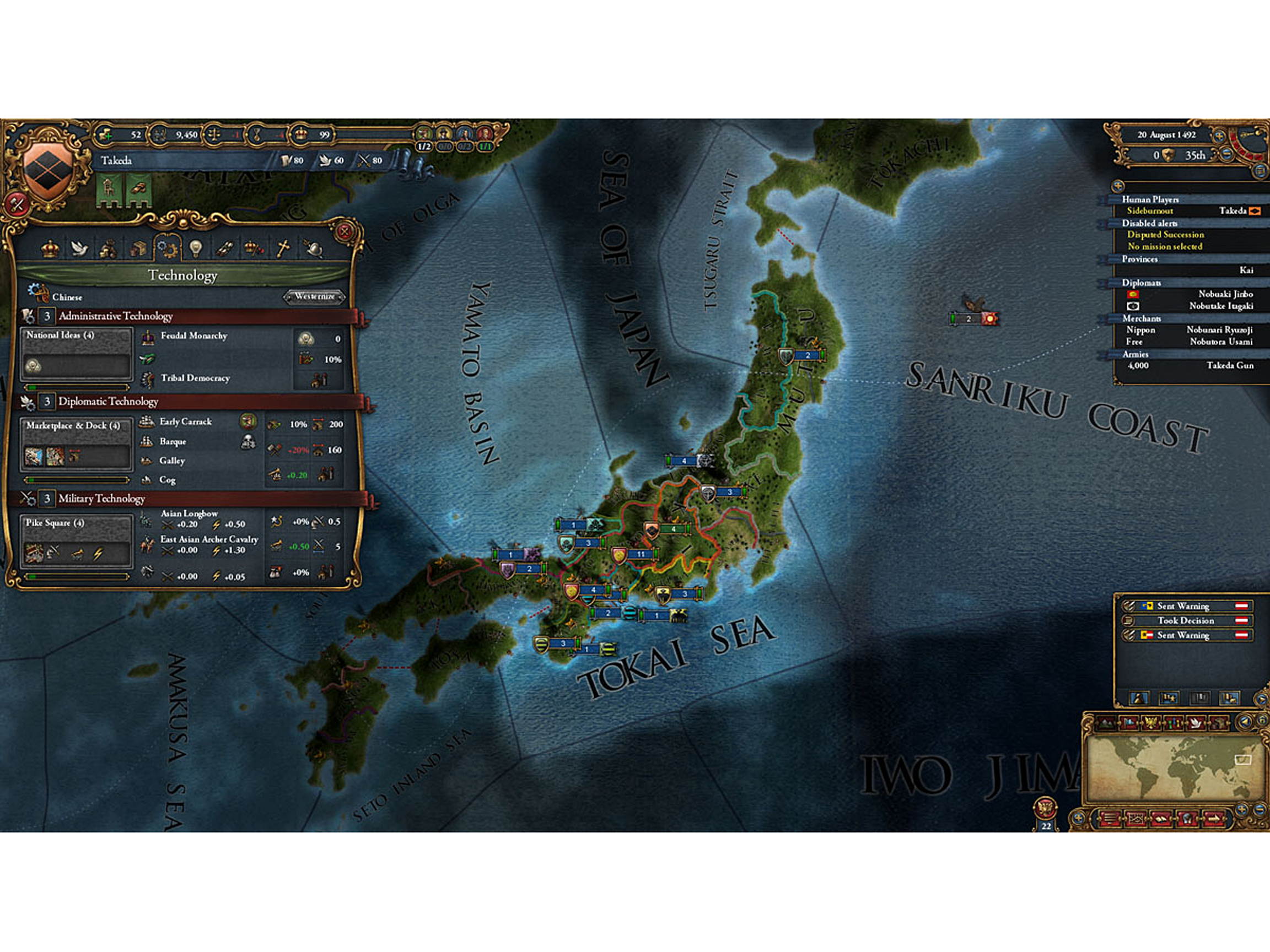The width and height of the screenshot is (1270, 952).
Task: Expand the outliner with the plus icon
Action: pyautogui.click(x=1118, y=186)
